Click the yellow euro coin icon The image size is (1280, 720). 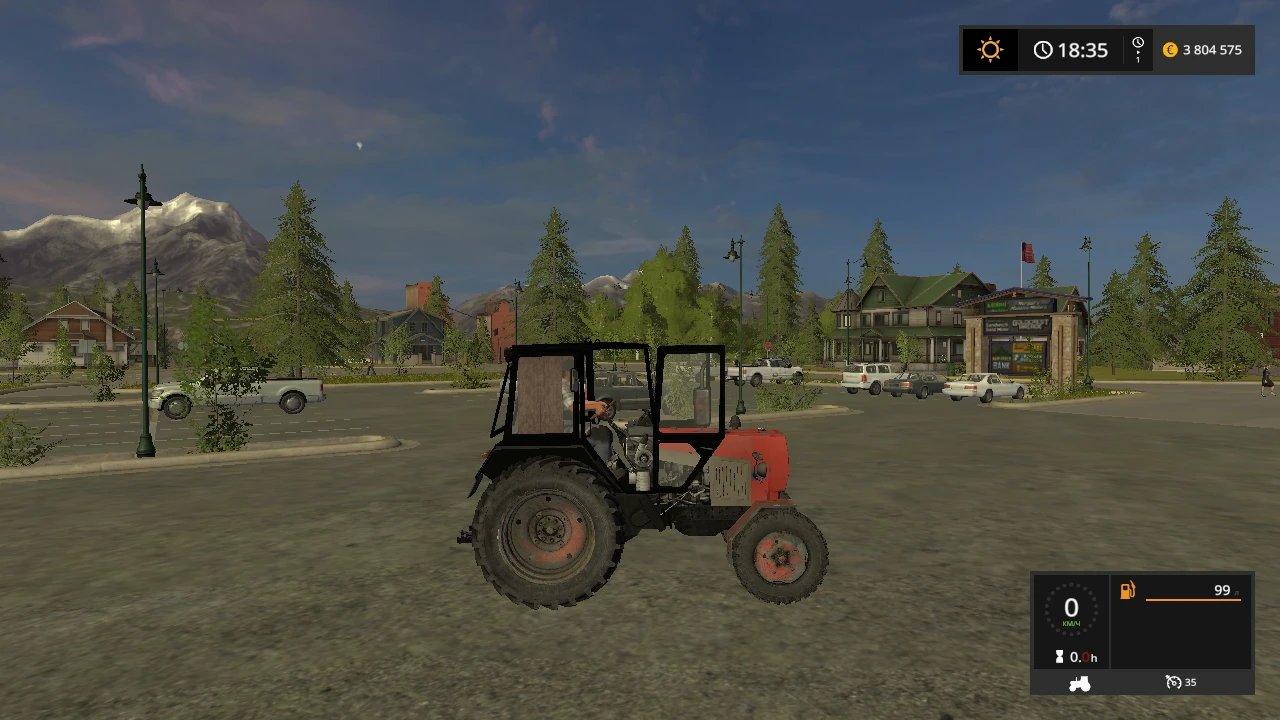click(1171, 50)
